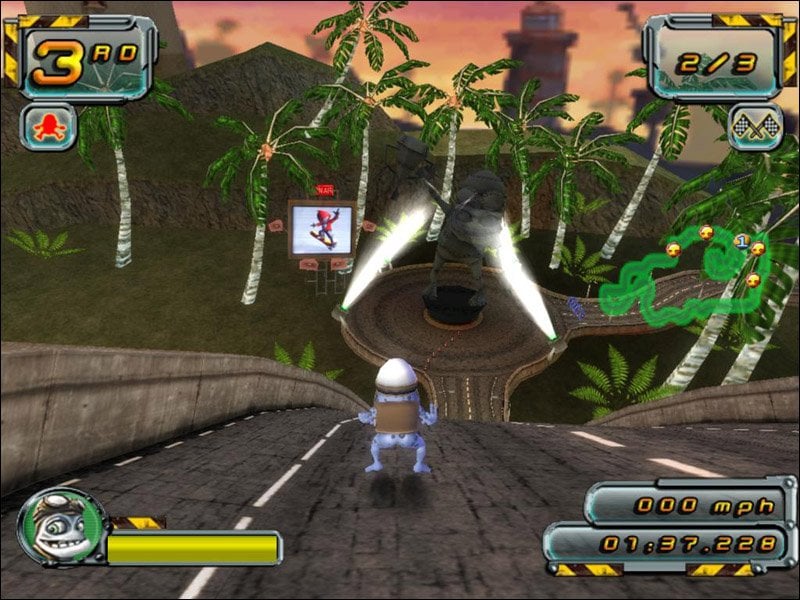The height and width of the screenshot is (600, 800).
Task: Click the Crazy Frog character portrait
Action: pos(60,527)
